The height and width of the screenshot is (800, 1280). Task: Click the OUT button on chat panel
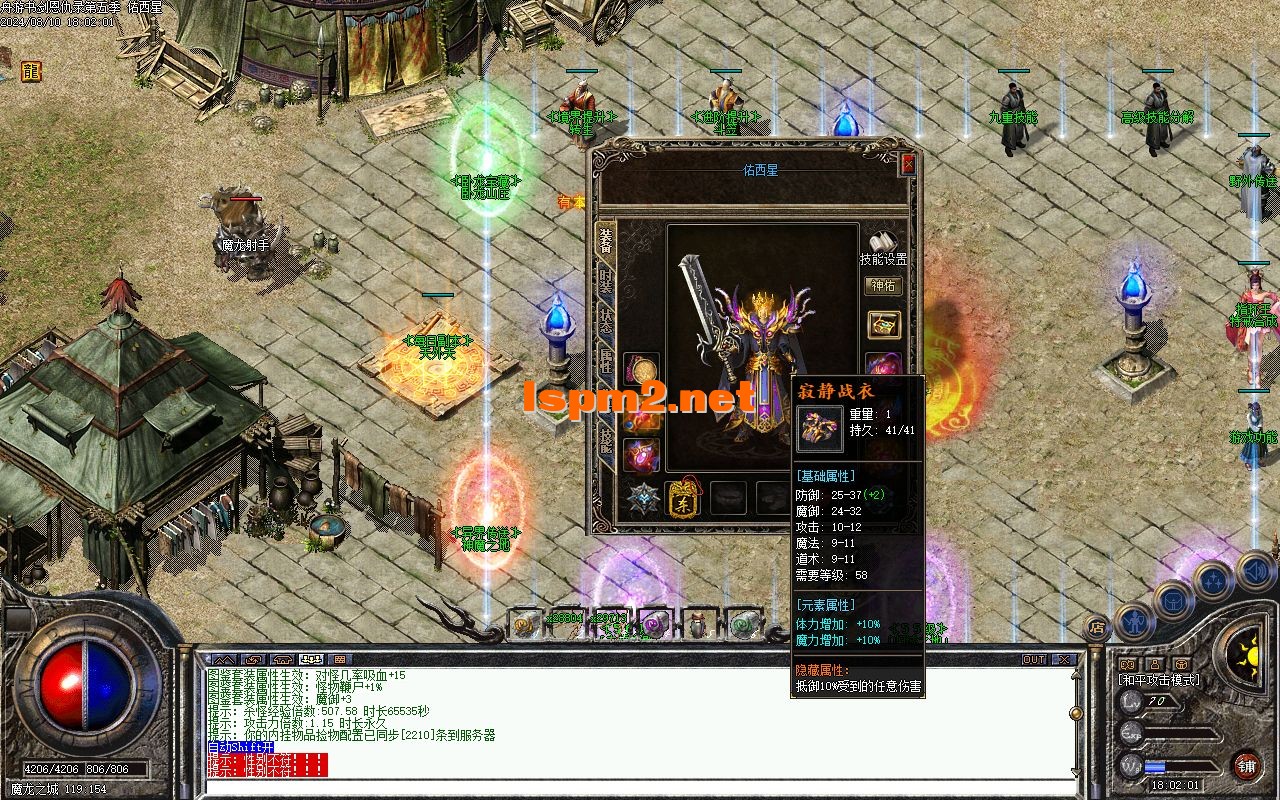(1034, 660)
